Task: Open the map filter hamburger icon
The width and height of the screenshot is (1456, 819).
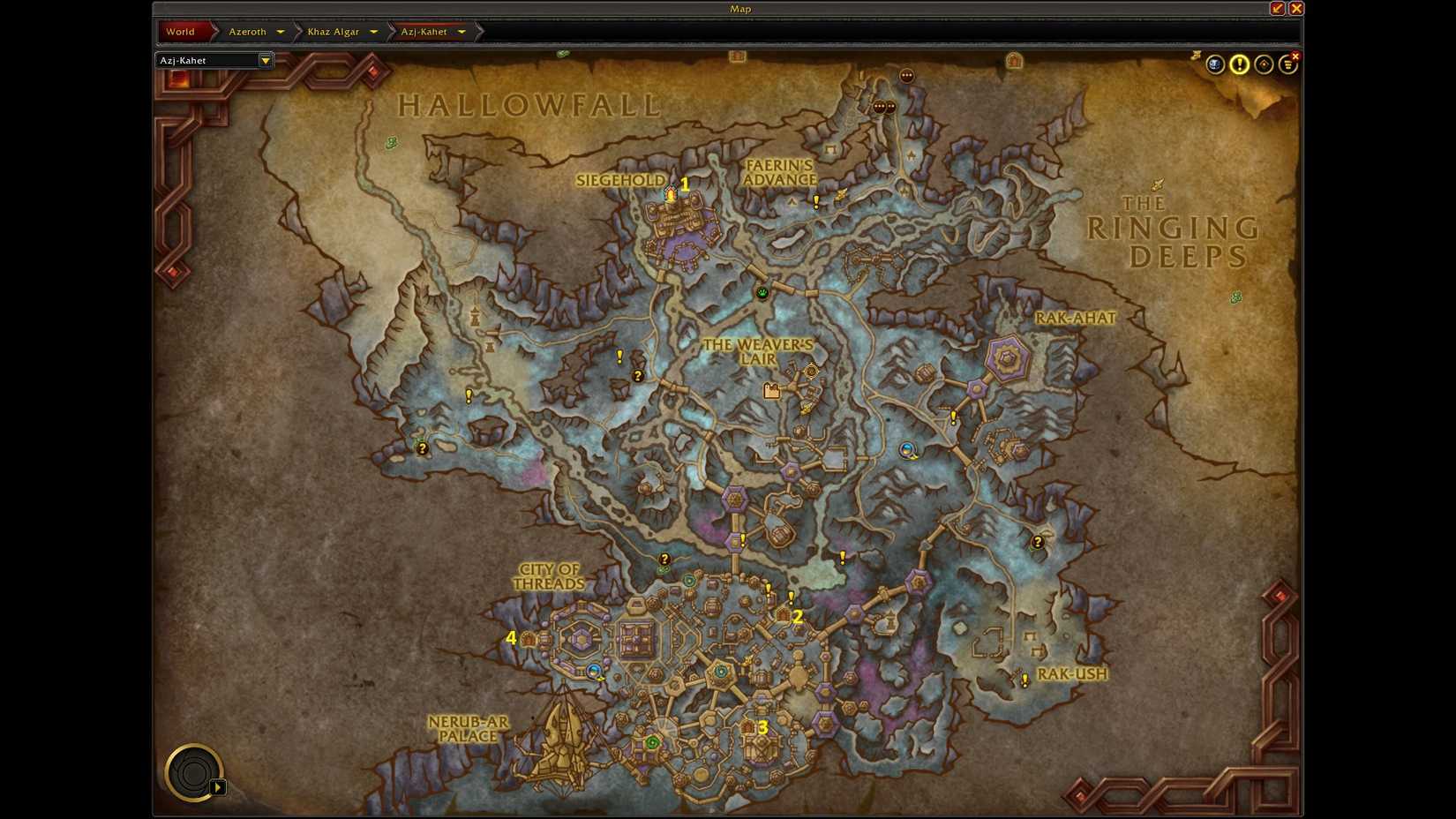Action: point(1289,64)
